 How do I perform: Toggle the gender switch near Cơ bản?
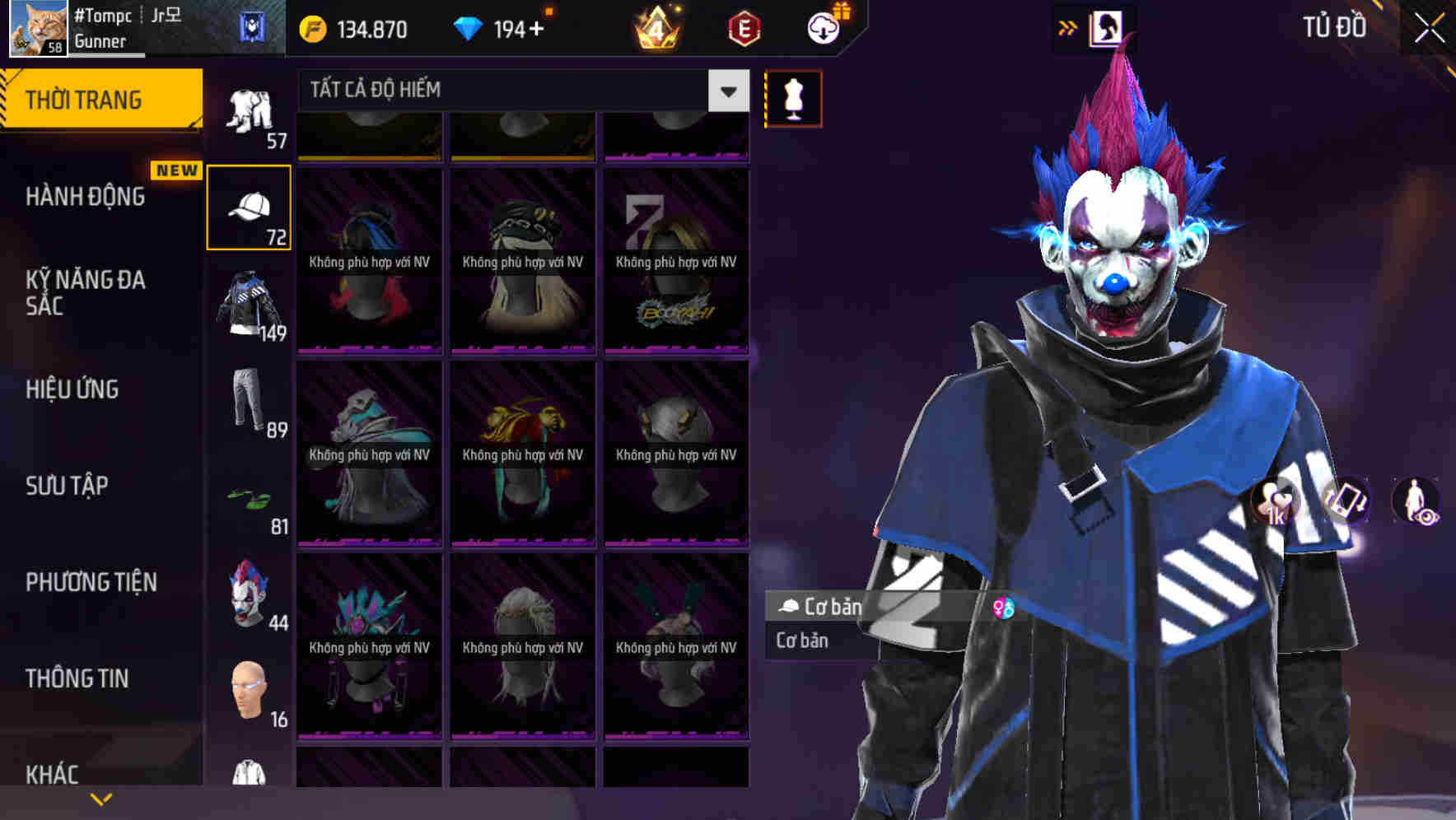(x=1004, y=608)
